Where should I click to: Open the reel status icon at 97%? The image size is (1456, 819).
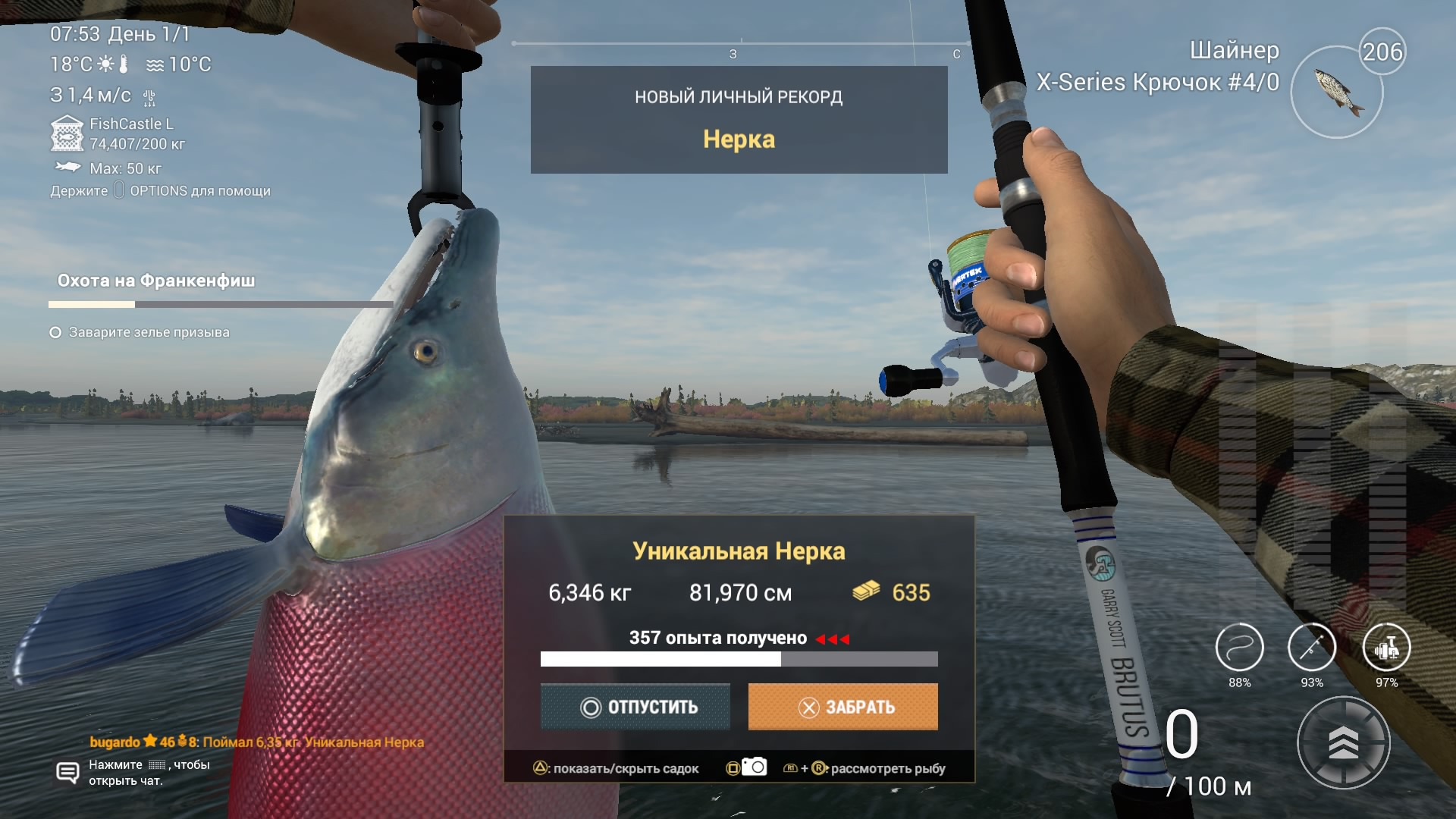[x=1387, y=648]
